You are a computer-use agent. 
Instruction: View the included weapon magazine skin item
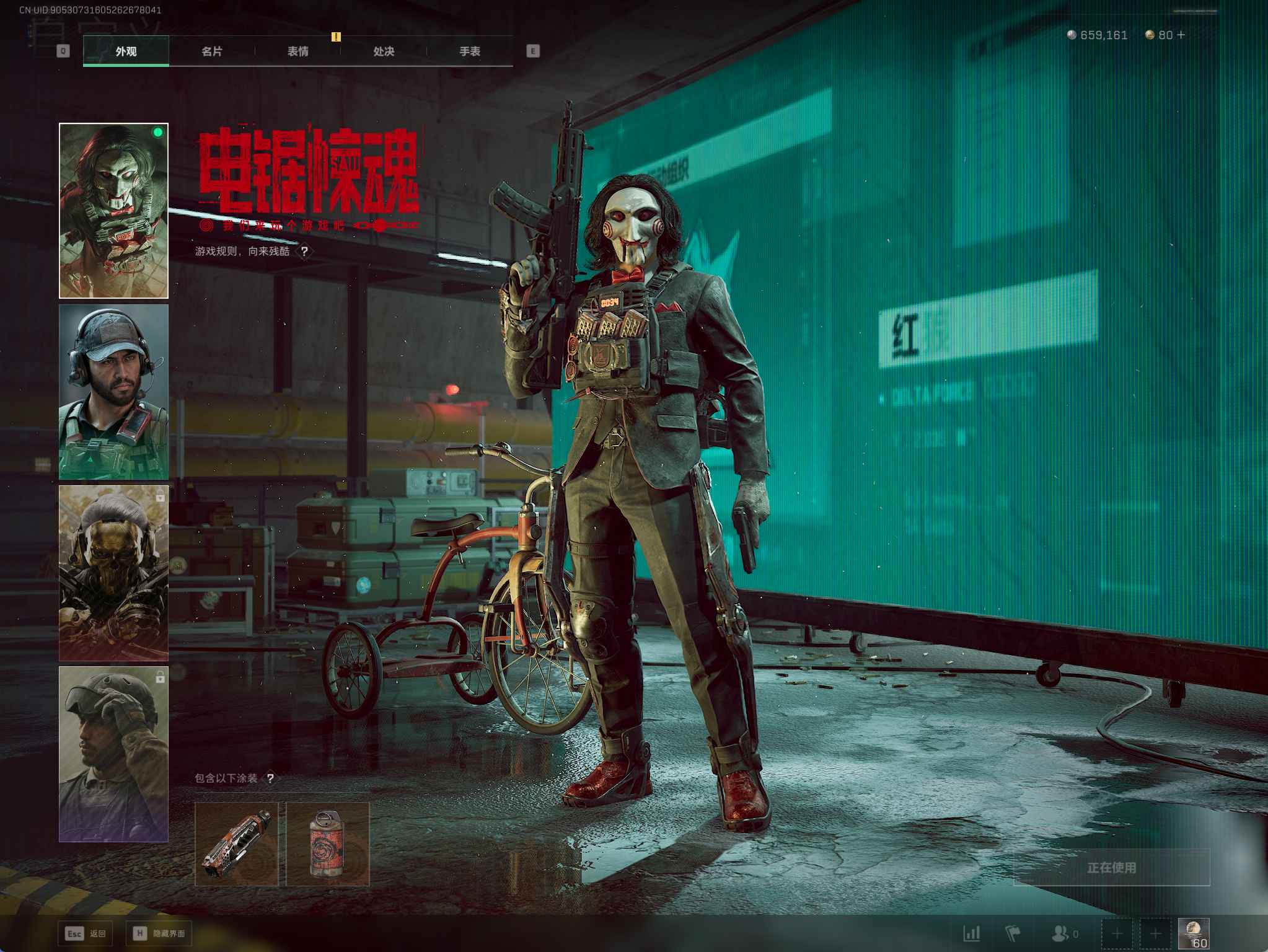[x=237, y=844]
